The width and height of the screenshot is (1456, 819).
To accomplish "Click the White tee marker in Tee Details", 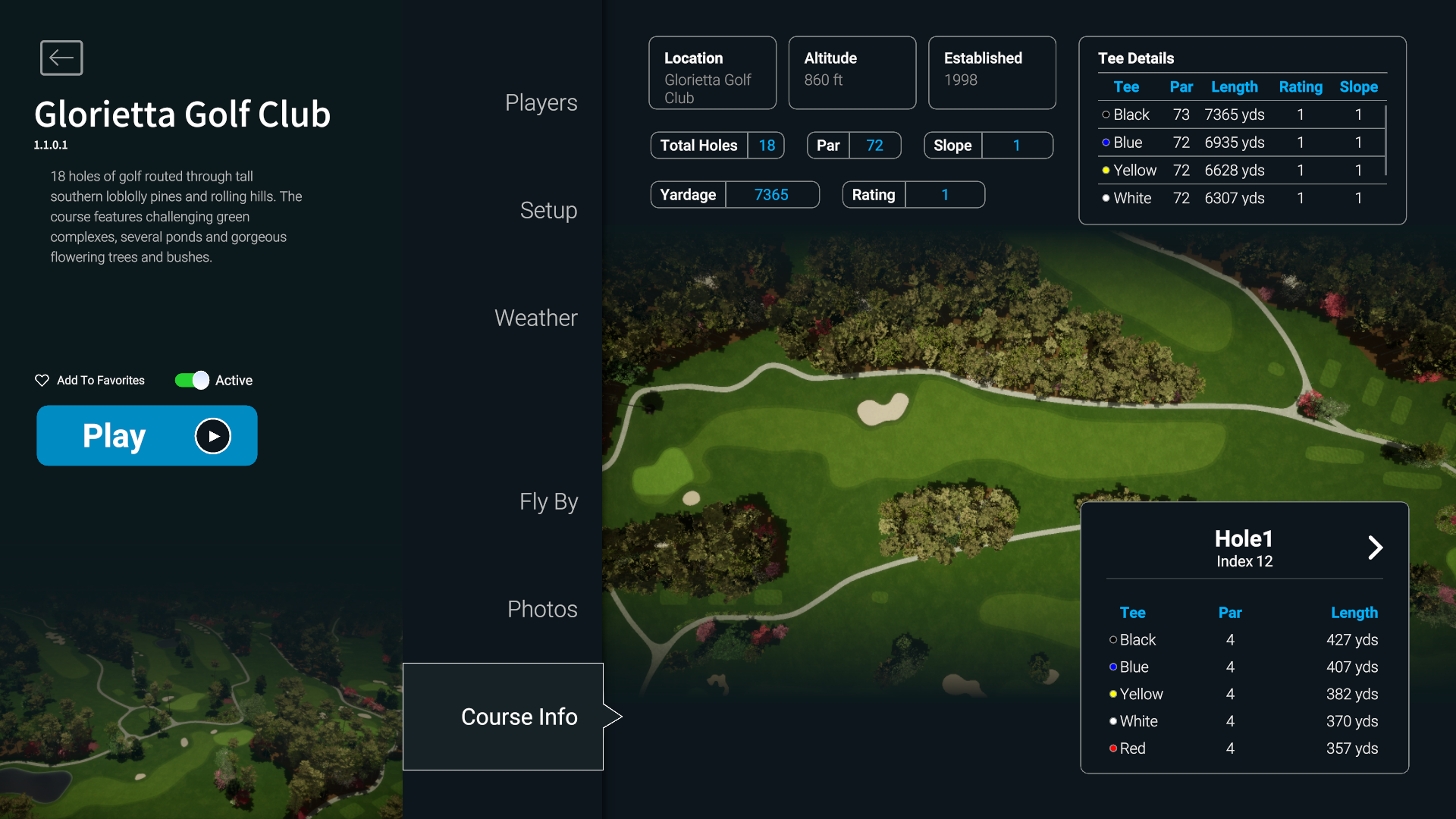I will coord(1106,198).
